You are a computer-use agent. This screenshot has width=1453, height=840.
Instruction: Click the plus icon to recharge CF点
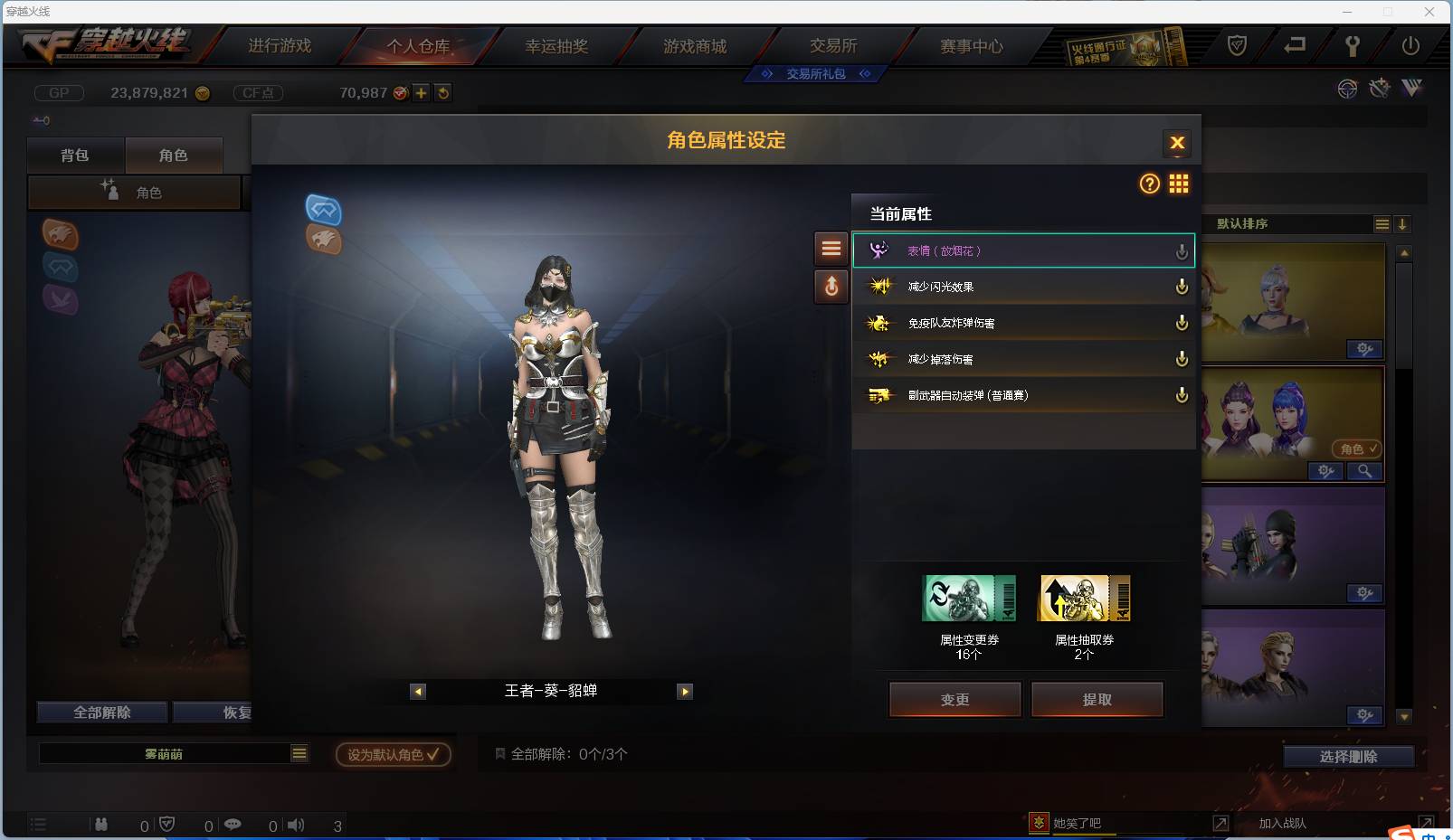click(422, 91)
